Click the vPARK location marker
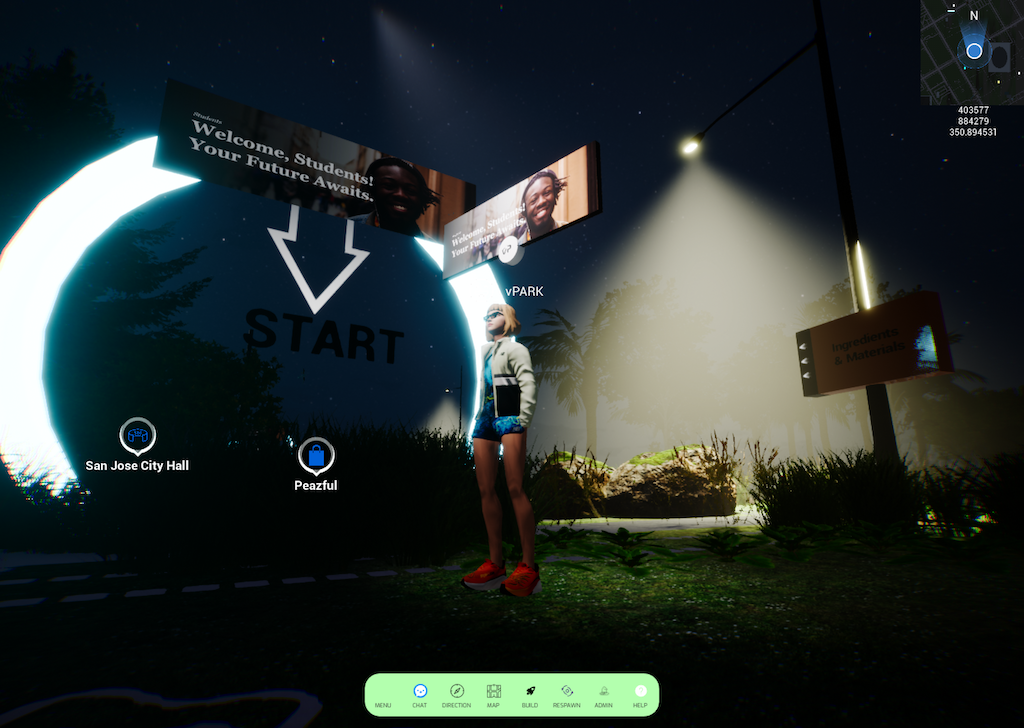Screen dimensions: 1024x728 (508, 251)
